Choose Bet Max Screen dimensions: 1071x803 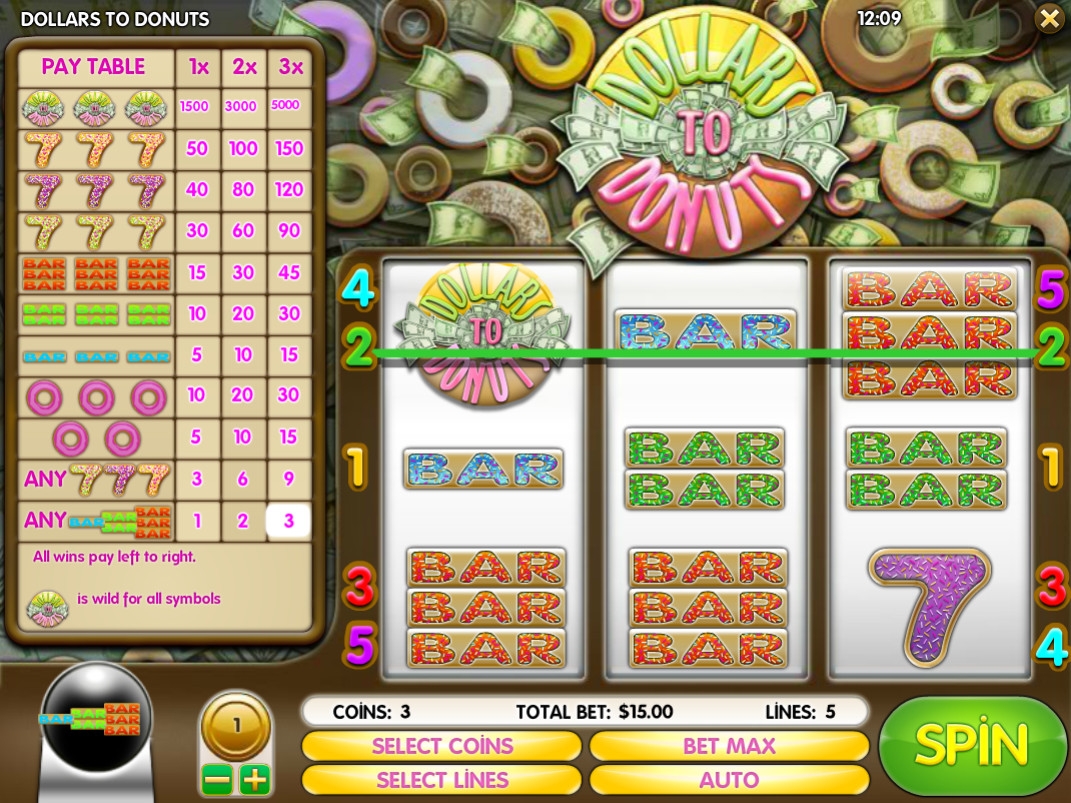[x=728, y=746]
